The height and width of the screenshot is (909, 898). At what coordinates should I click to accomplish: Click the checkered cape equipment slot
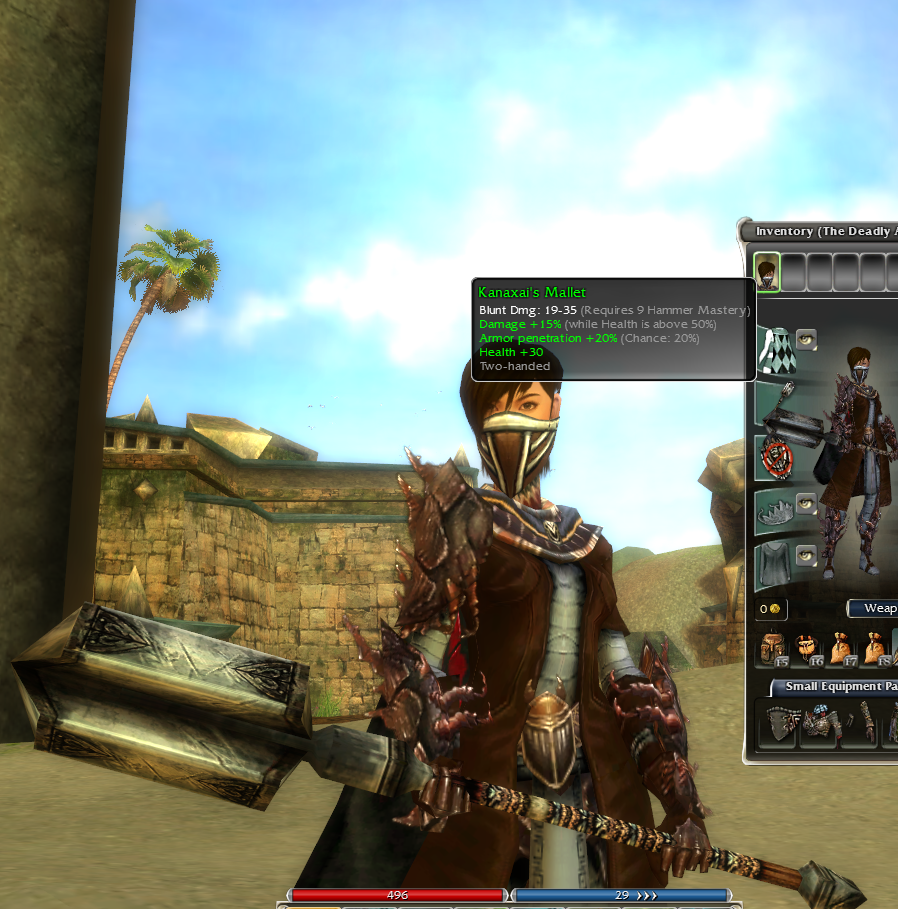coord(775,350)
